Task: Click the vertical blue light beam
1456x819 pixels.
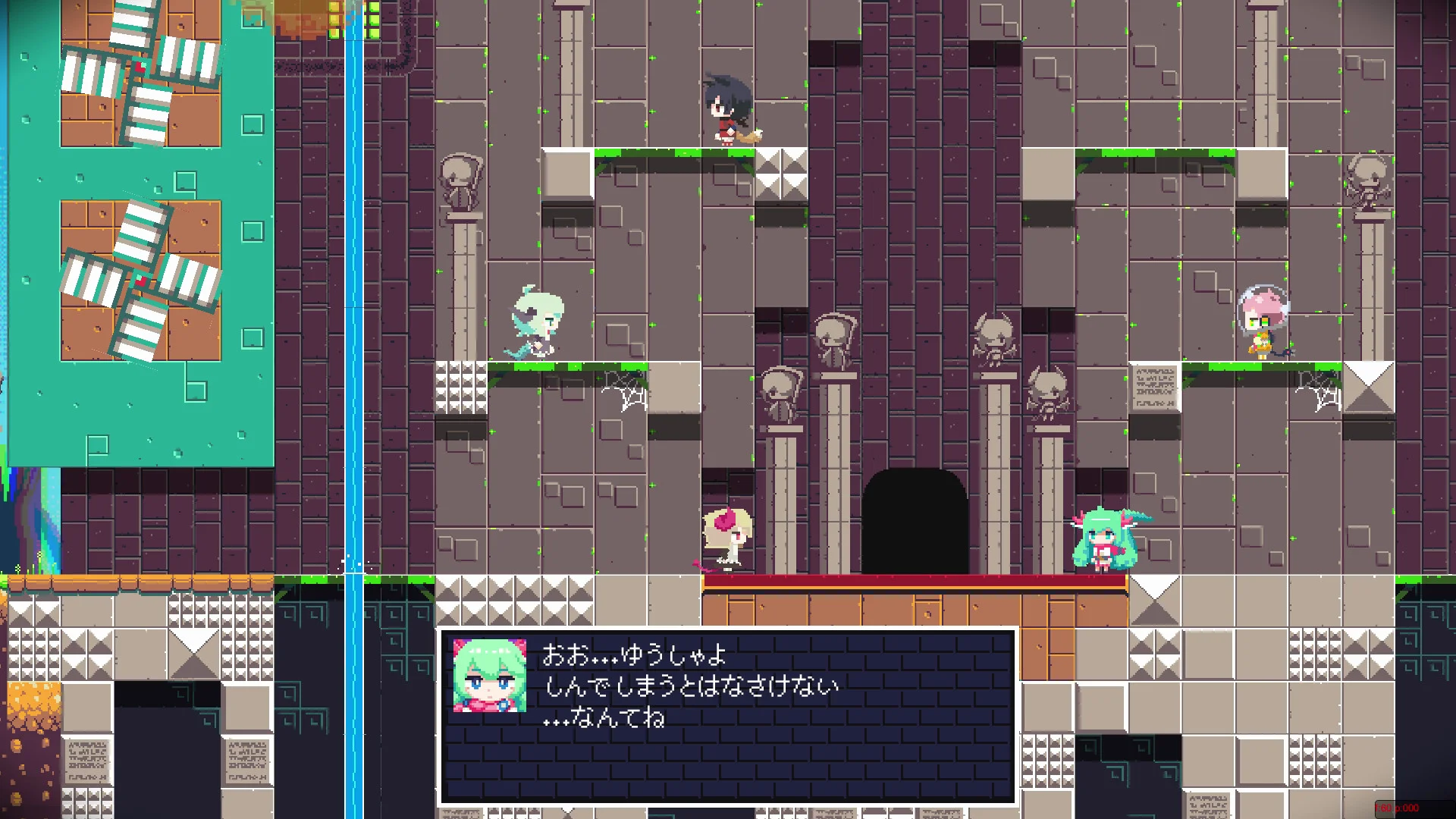Action: [353, 303]
